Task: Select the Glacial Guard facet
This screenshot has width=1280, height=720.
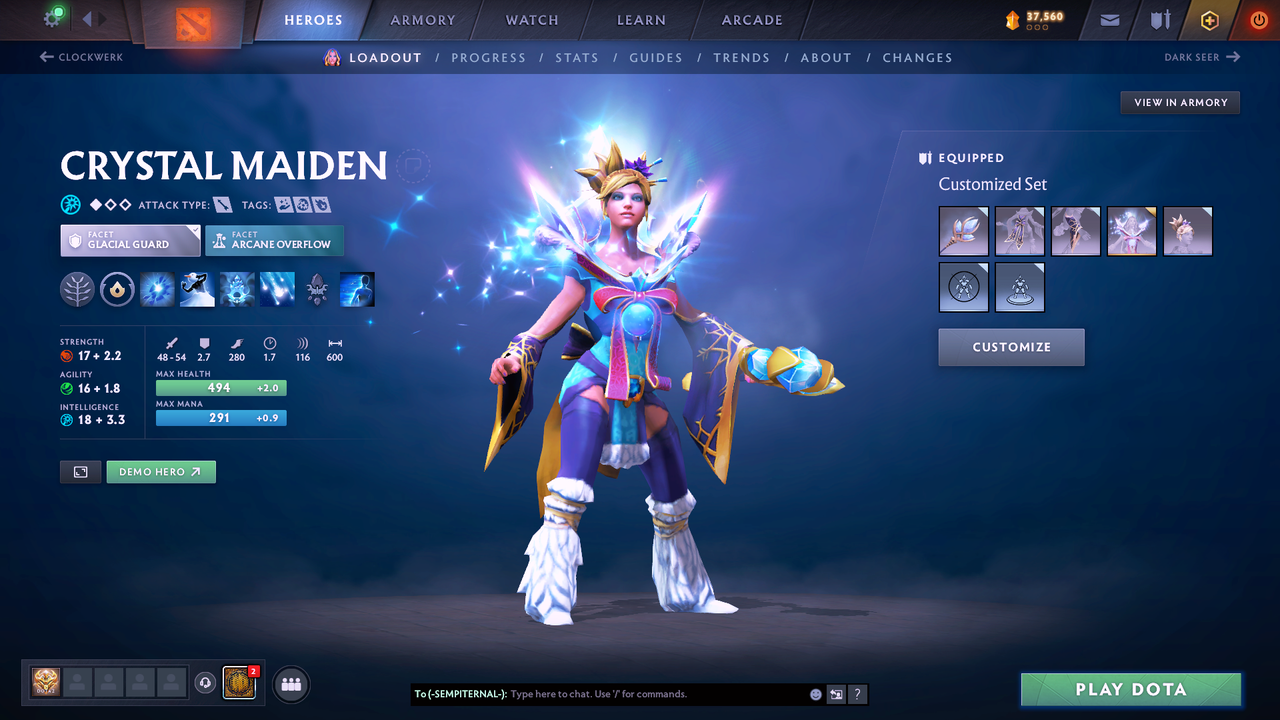Action: click(x=130, y=240)
